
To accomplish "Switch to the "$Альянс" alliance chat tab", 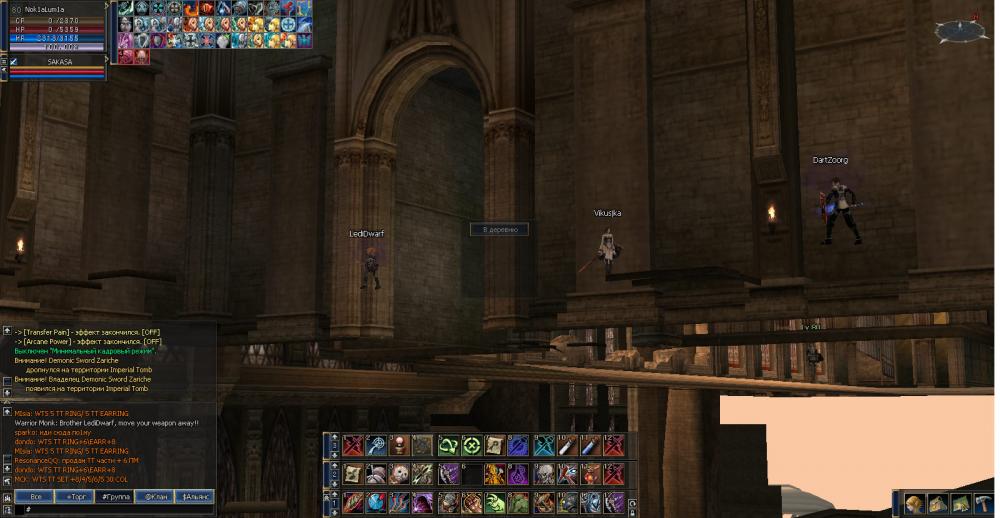I will (x=194, y=496).
